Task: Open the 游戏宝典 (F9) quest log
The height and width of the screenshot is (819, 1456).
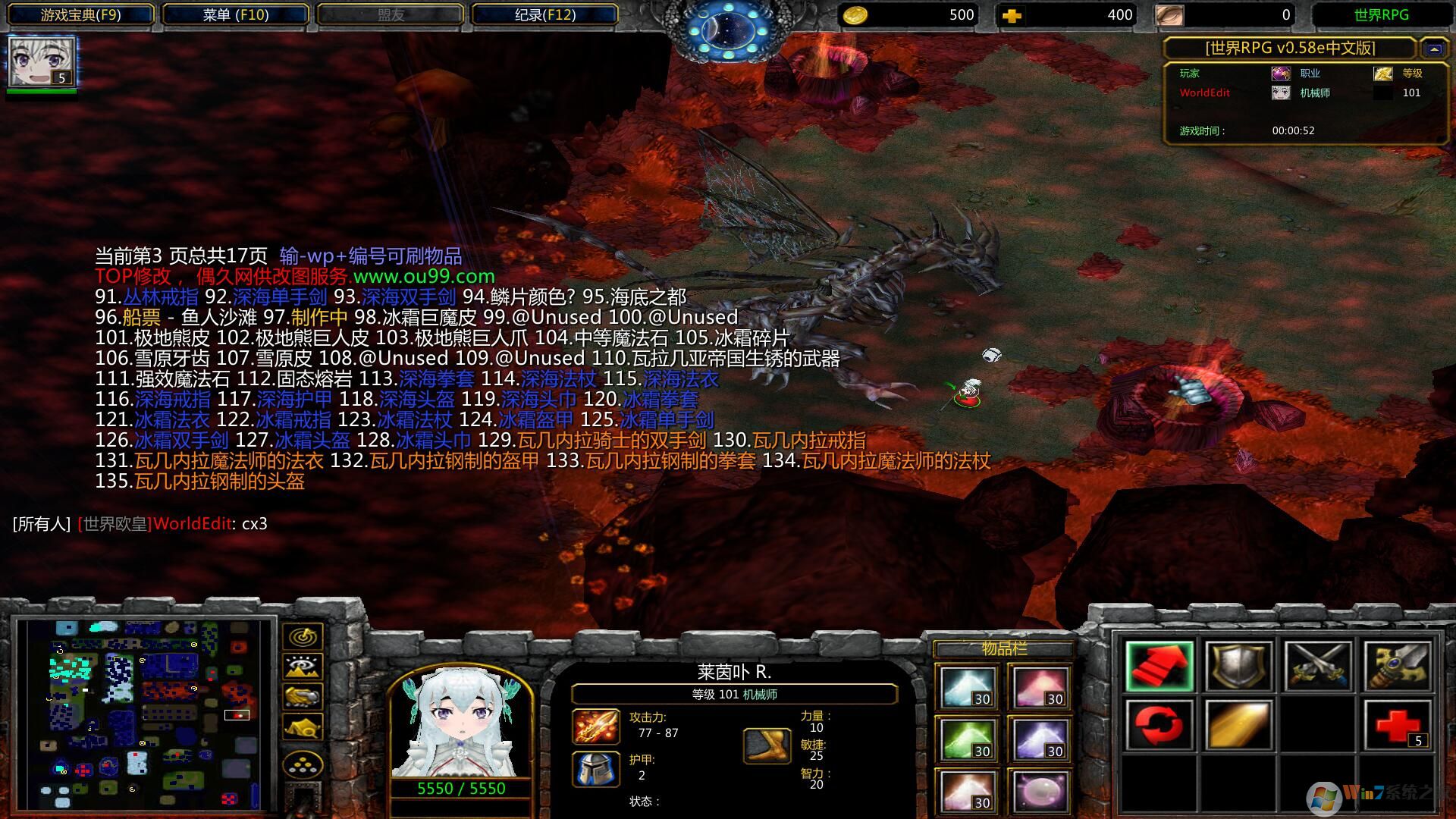Action: (80, 14)
